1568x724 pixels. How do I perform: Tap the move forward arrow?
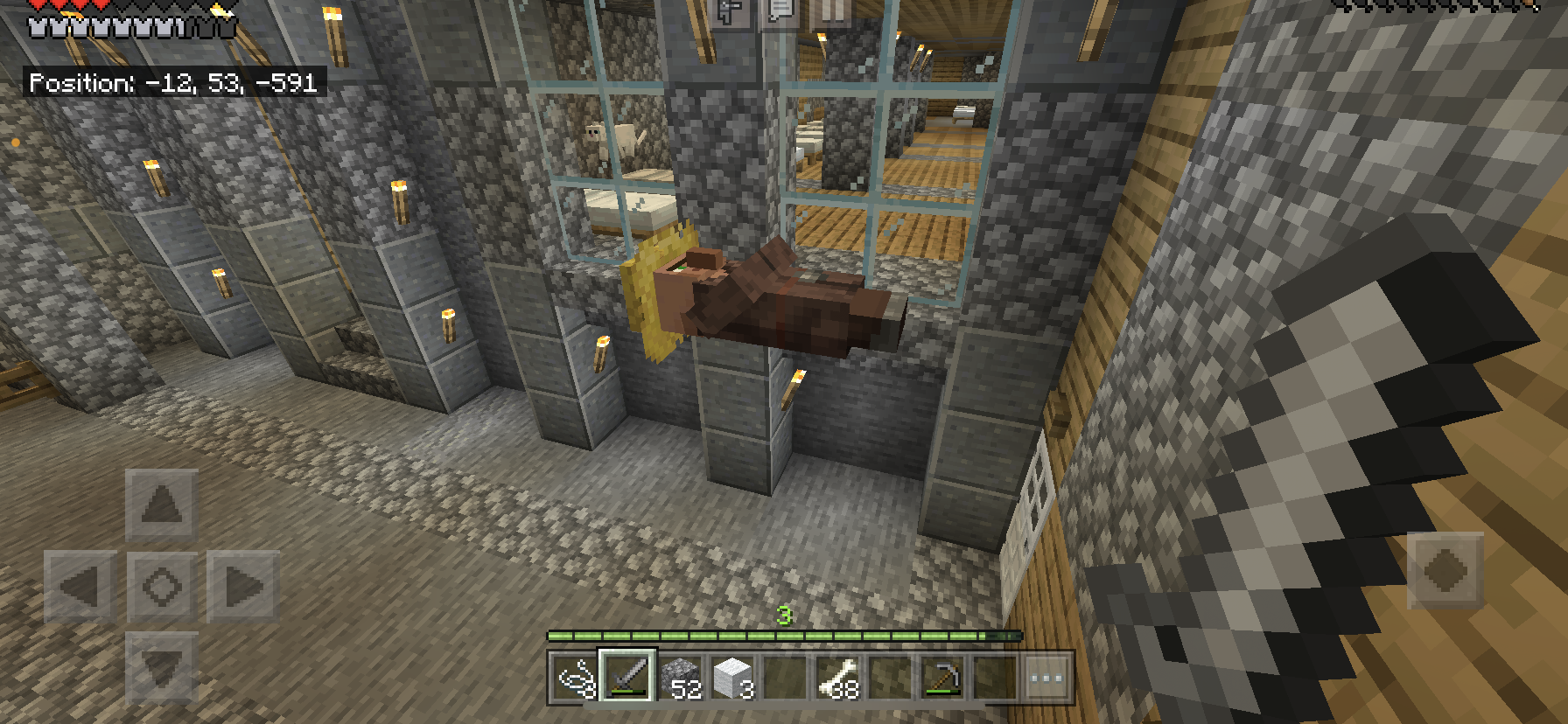click(x=162, y=505)
